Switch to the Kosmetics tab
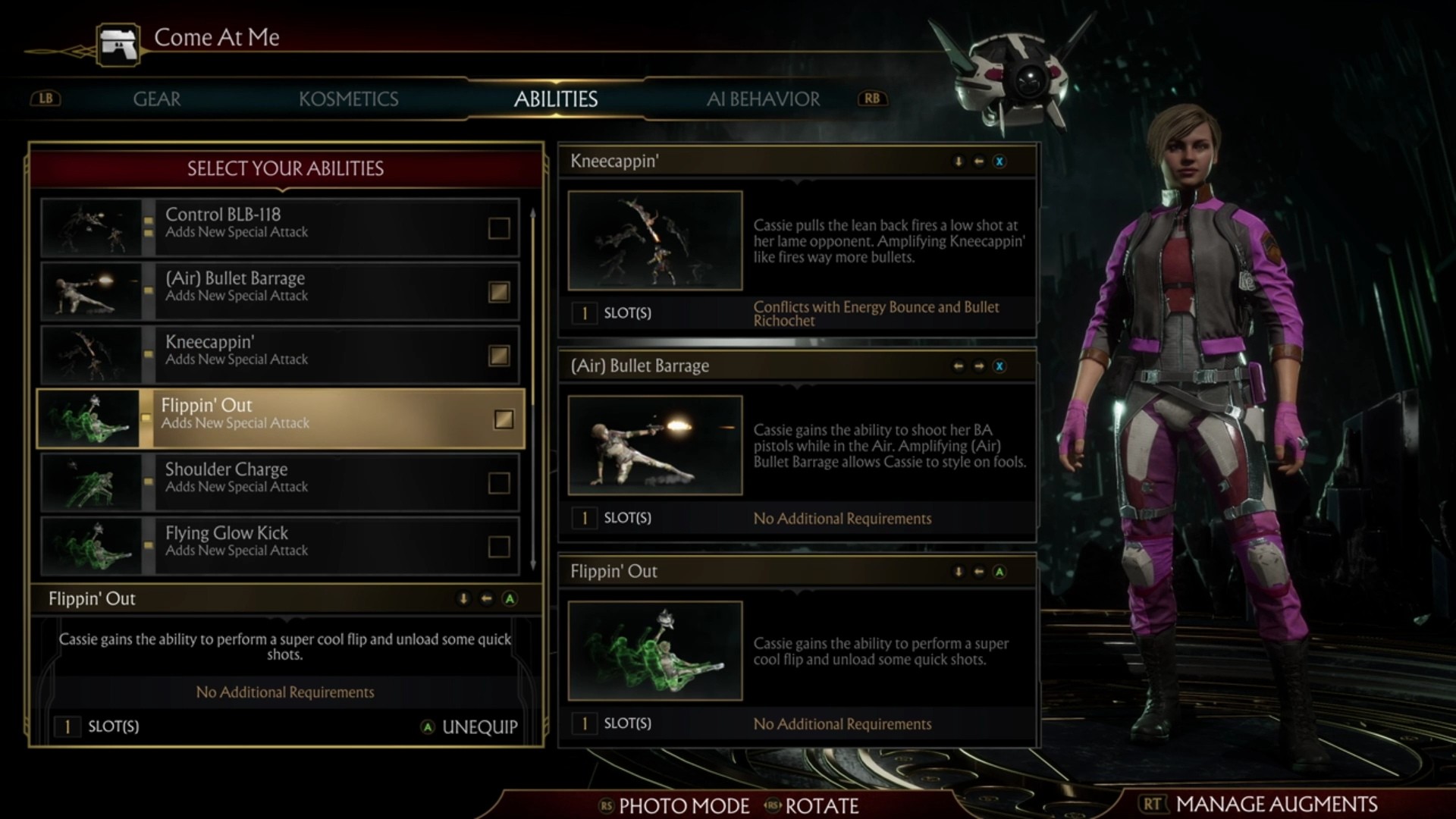 [350, 99]
